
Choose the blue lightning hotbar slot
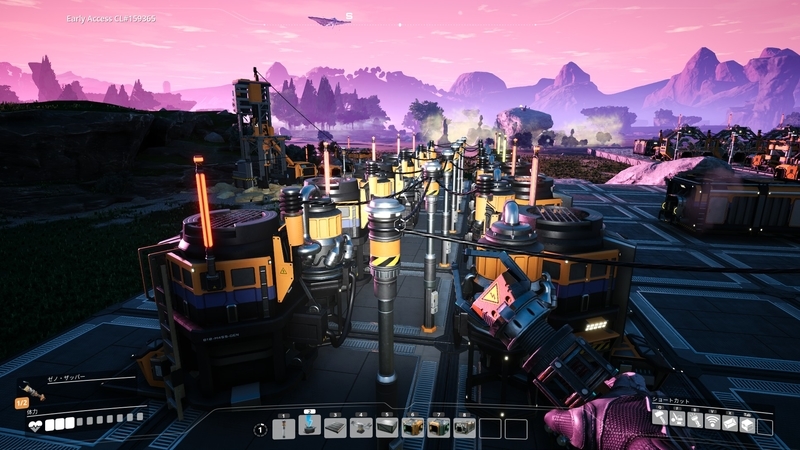(x=310, y=427)
